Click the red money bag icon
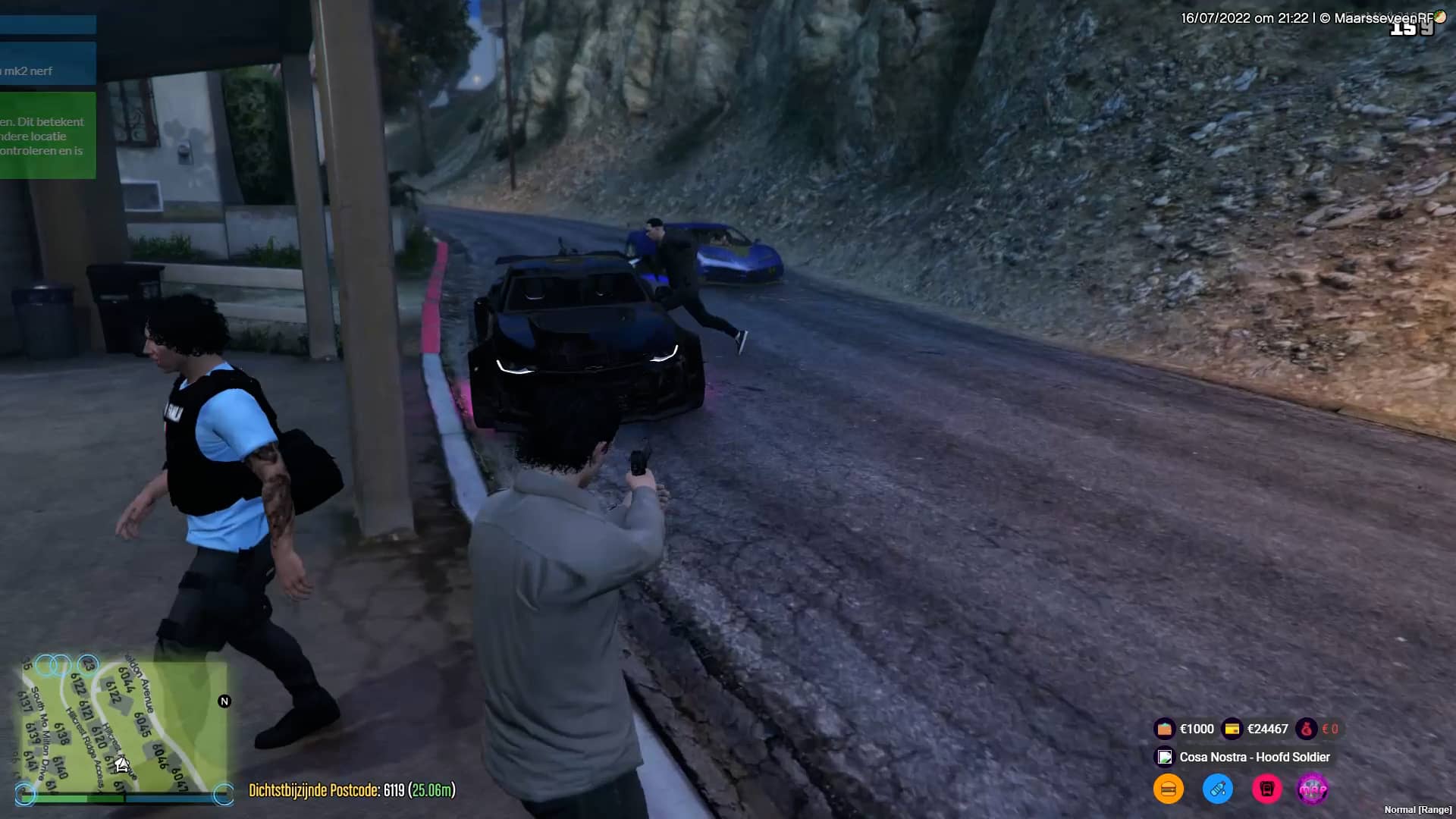1456x819 pixels. pos(1306,729)
